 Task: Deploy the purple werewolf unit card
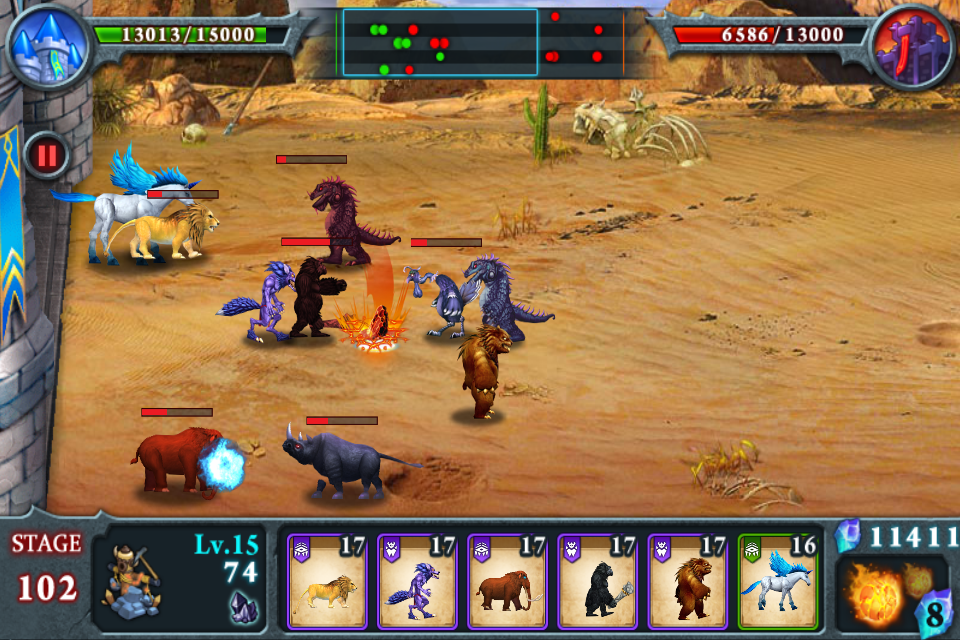pos(417,582)
